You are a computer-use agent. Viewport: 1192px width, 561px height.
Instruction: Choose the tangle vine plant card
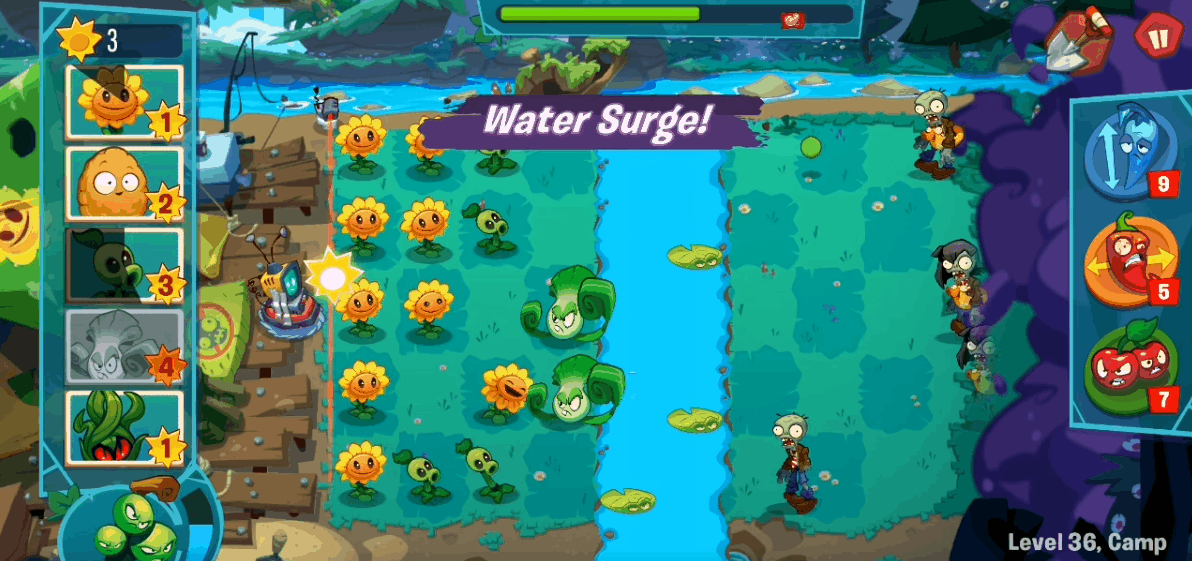click(x=124, y=428)
